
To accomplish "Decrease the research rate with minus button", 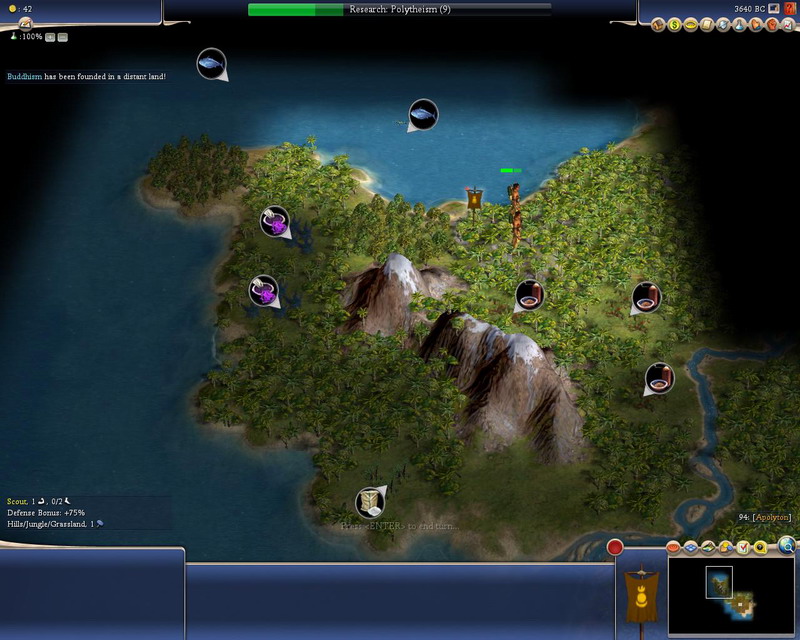I will pyautogui.click(x=62, y=37).
